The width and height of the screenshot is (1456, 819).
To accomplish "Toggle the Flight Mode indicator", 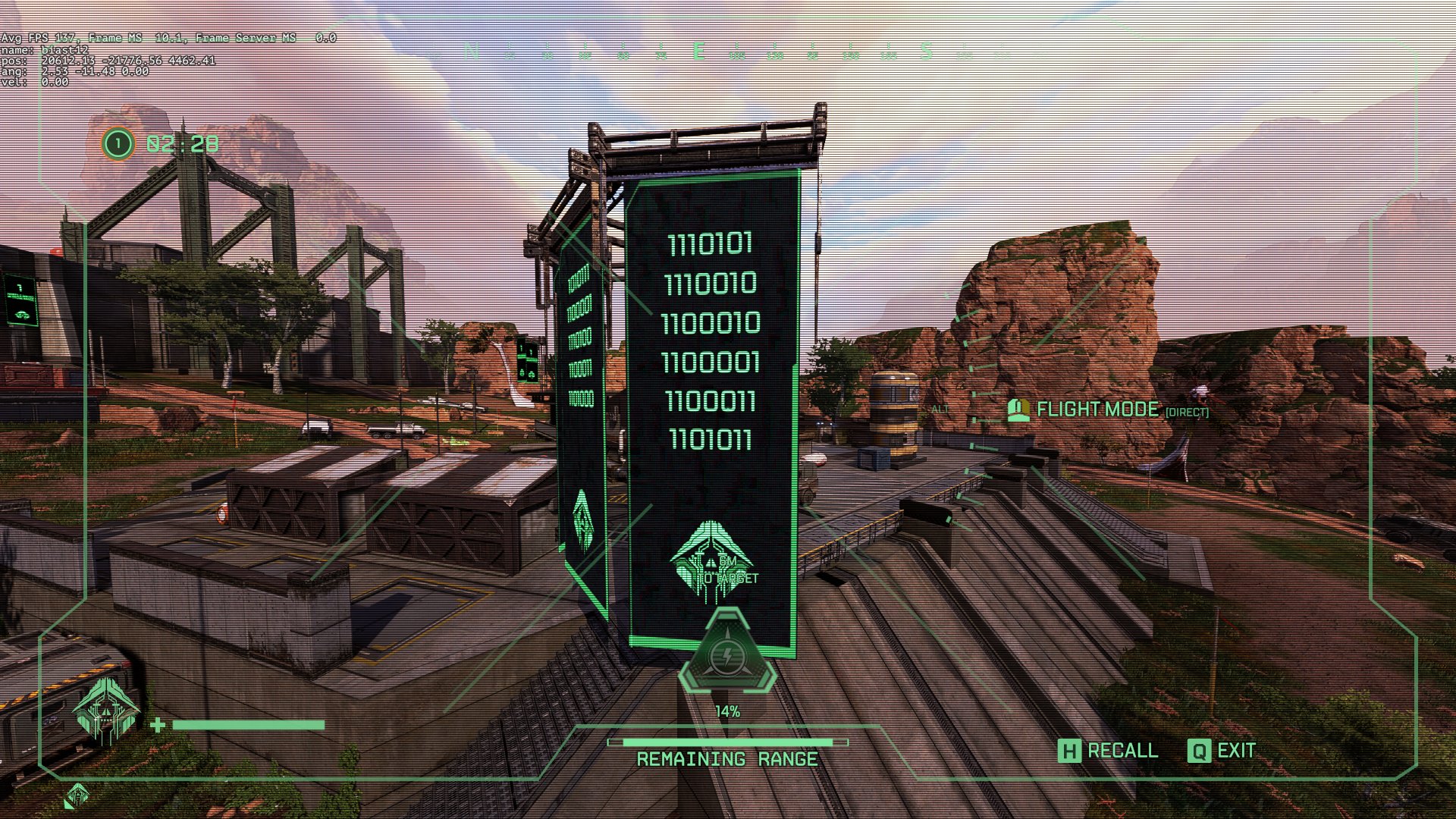I will pyautogui.click(x=1097, y=410).
